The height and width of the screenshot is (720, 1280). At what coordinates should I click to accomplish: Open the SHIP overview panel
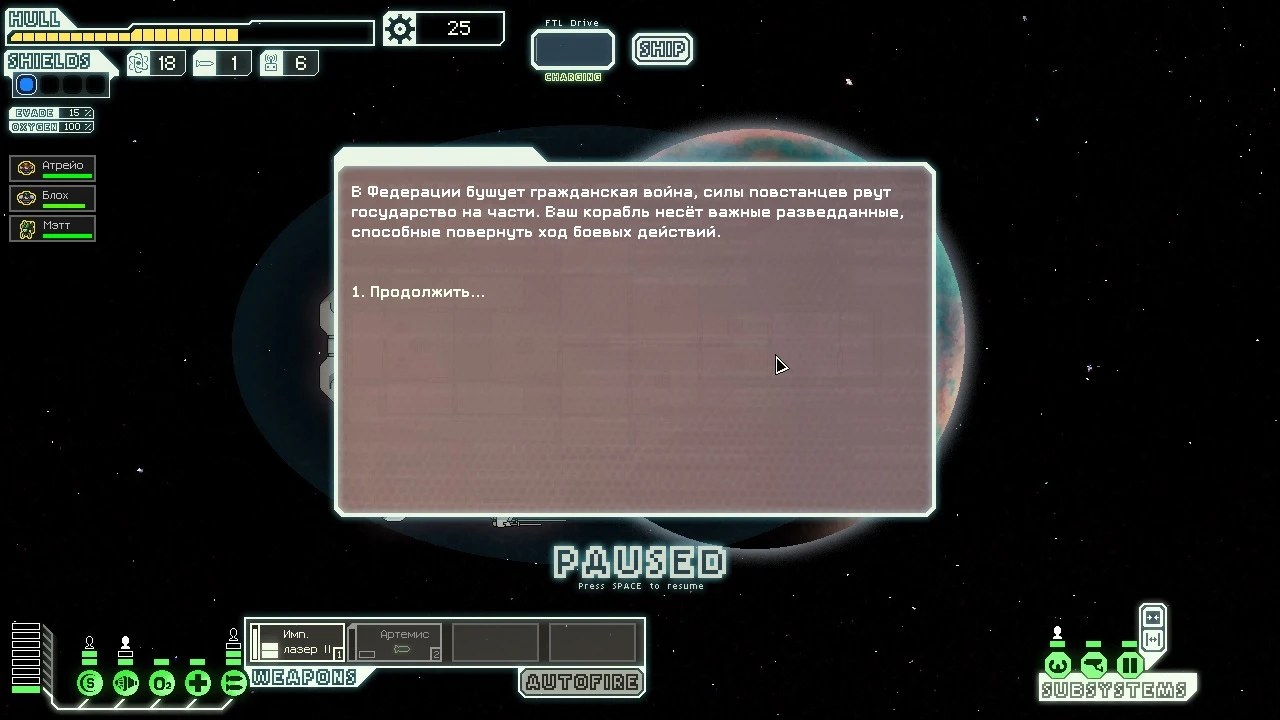point(661,49)
